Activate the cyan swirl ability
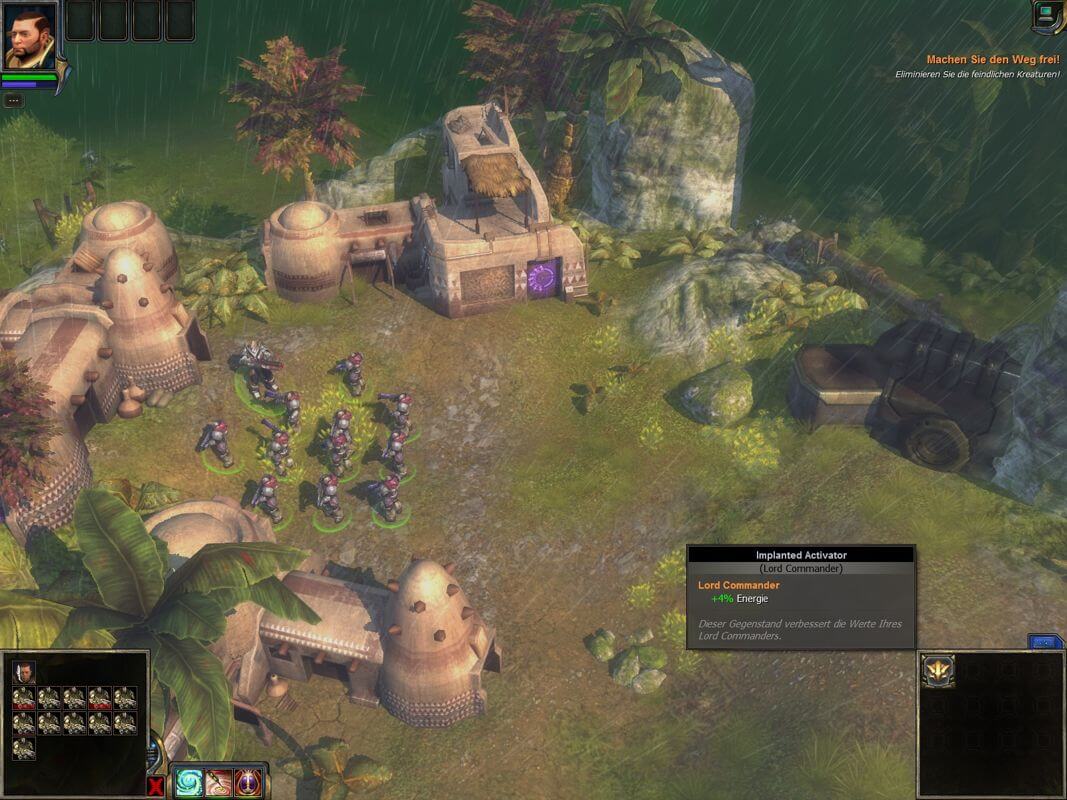The image size is (1067, 800). [189, 782]
